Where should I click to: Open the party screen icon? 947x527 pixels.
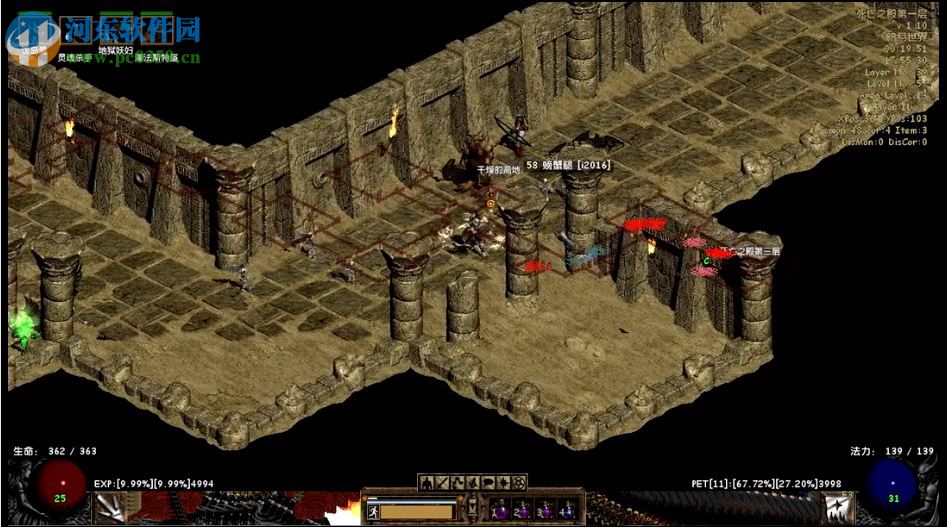point(473,482)
